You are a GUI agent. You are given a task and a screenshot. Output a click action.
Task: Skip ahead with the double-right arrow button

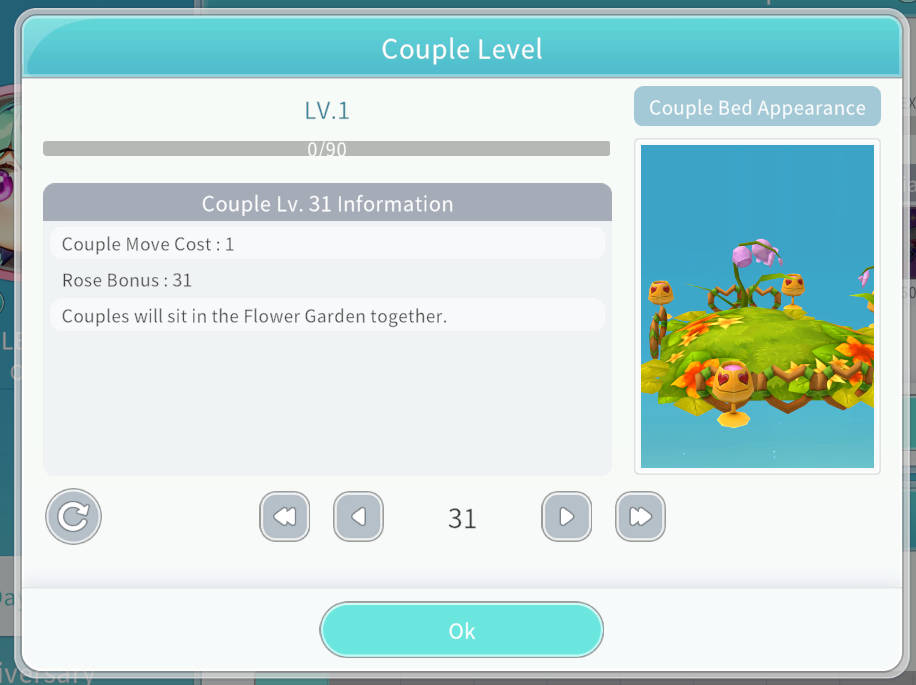tap(640, 517)
